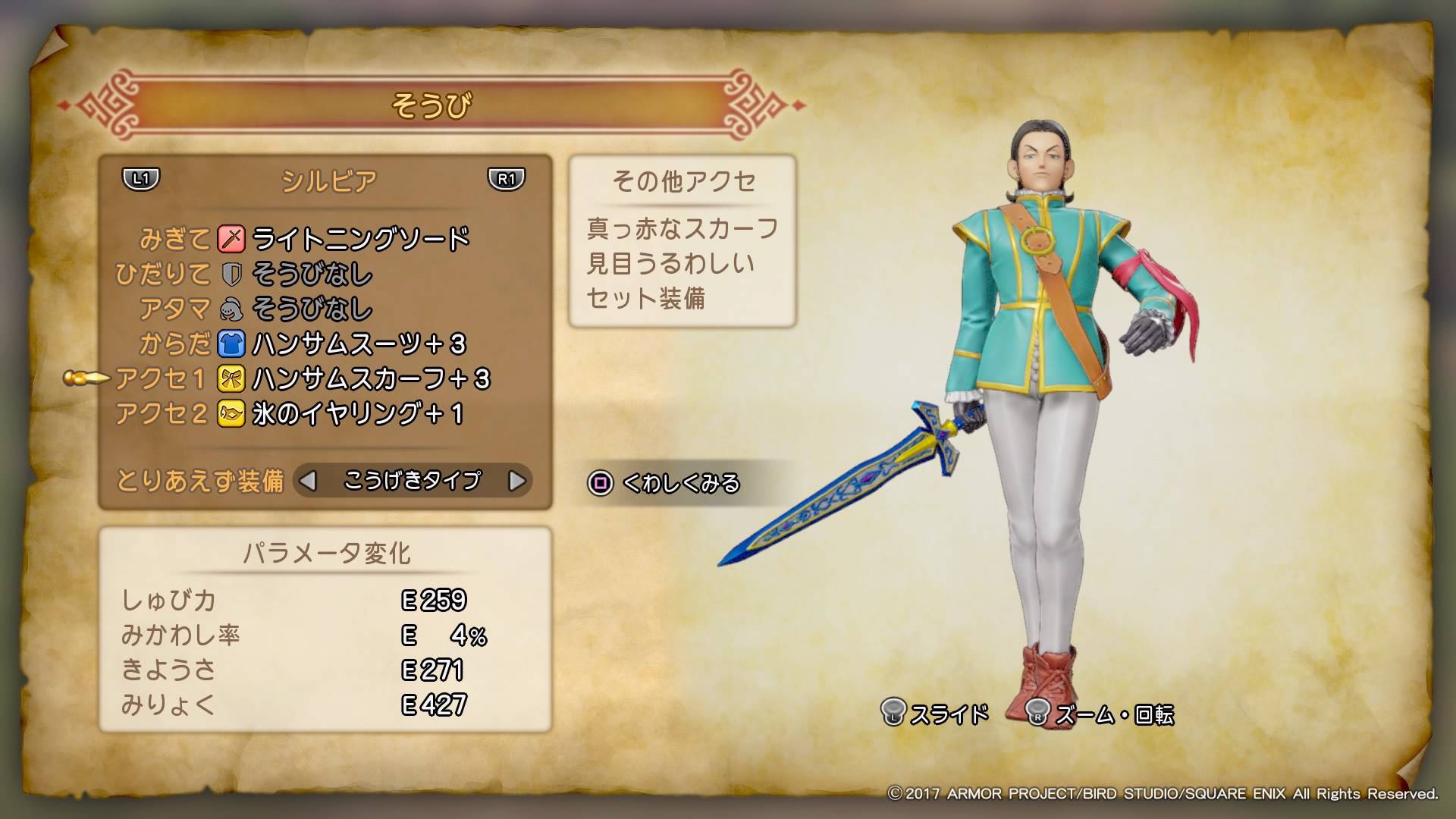The height and width of the screenshot is (819, 1456).
Task: Open the empty アタマ helmet slot
Action: click(x=311, y=309)
